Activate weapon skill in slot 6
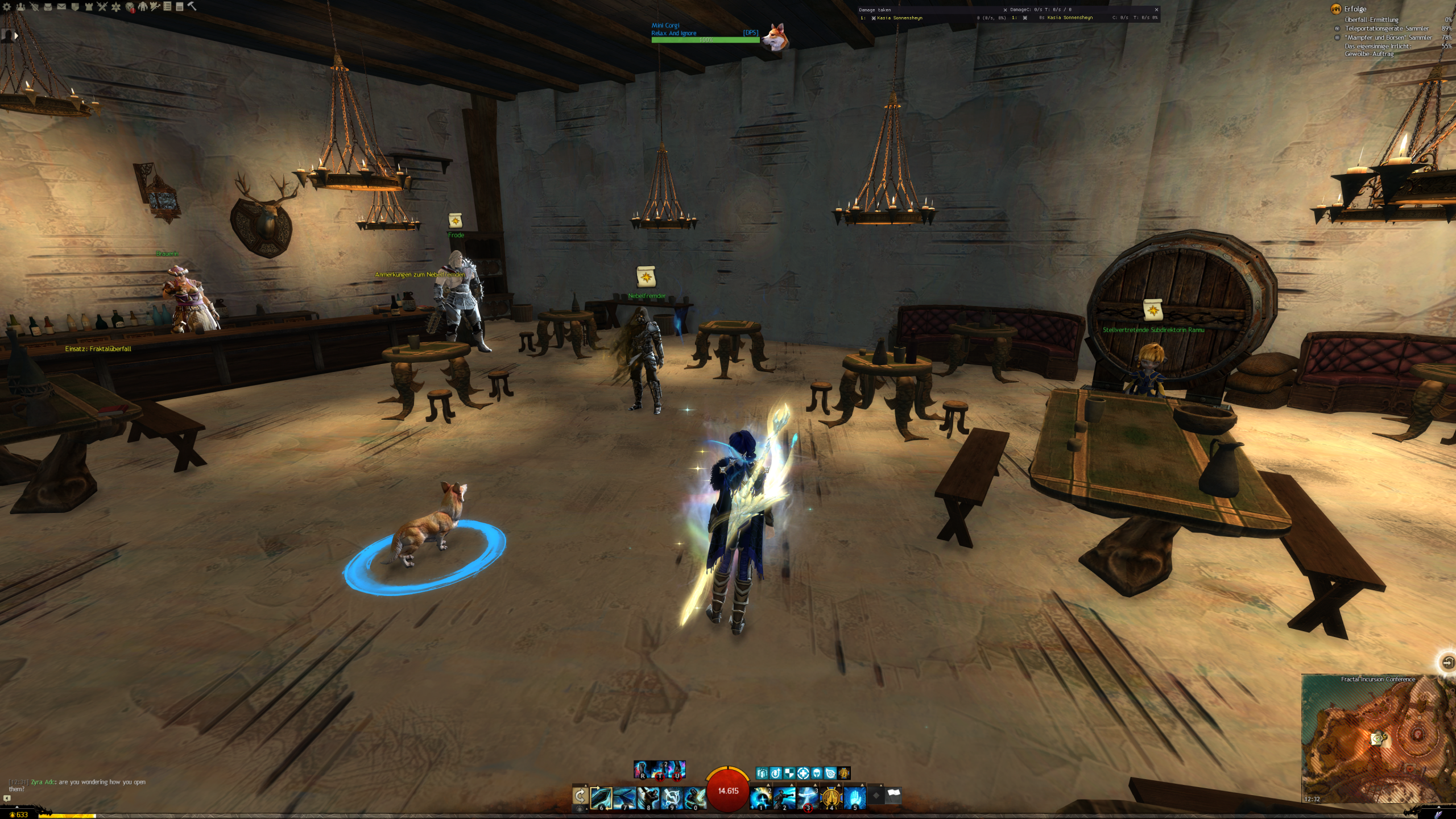Viewport: 1456px width, 819px height. click(601, 798)
